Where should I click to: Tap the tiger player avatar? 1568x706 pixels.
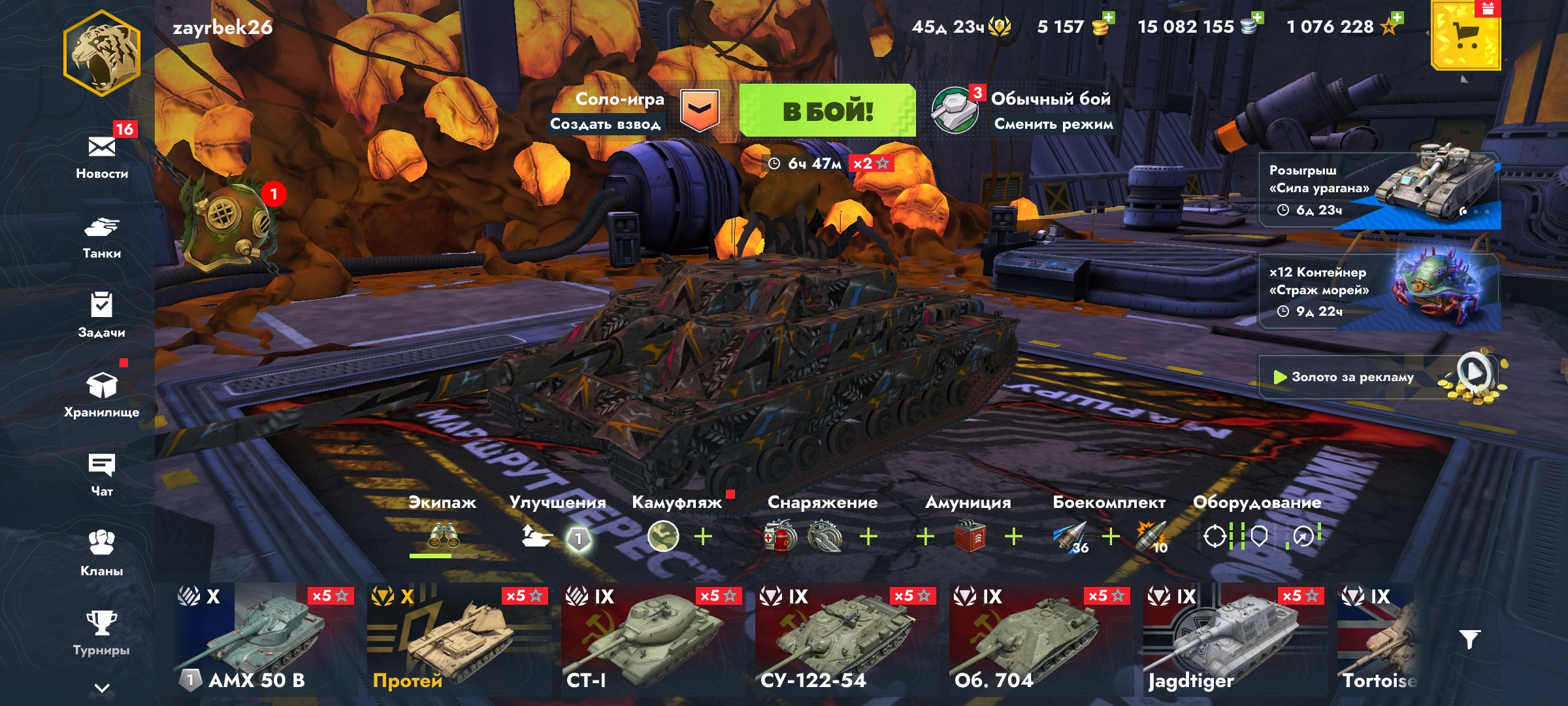(102, 54)
